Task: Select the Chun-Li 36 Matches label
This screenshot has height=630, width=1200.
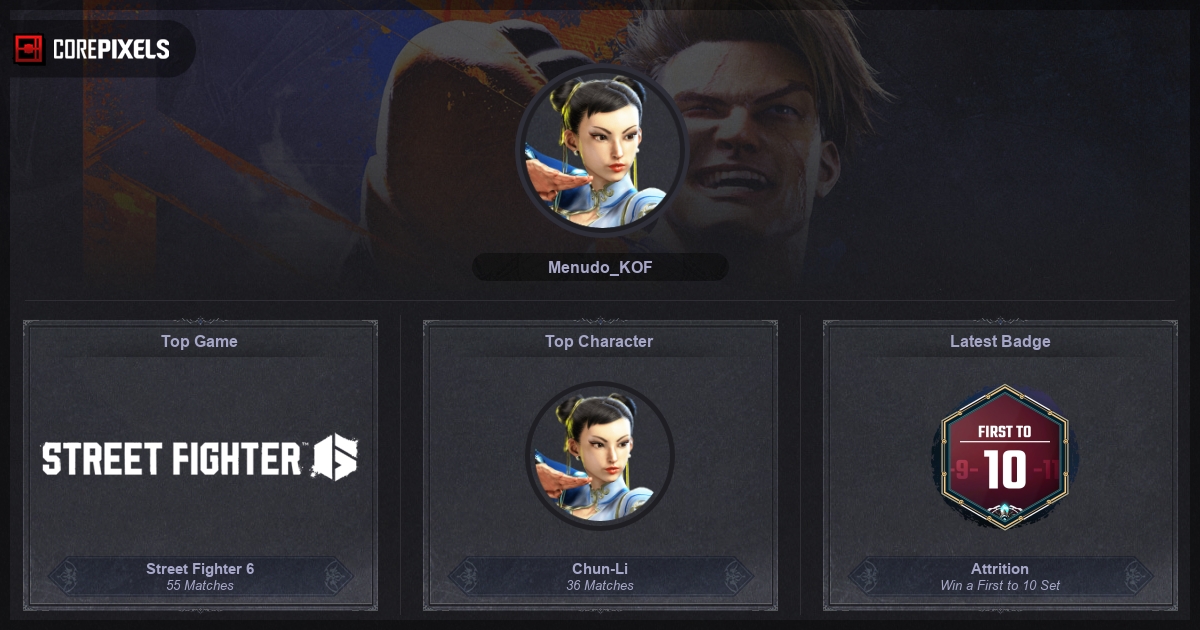Action: click(x=600, y=576)
